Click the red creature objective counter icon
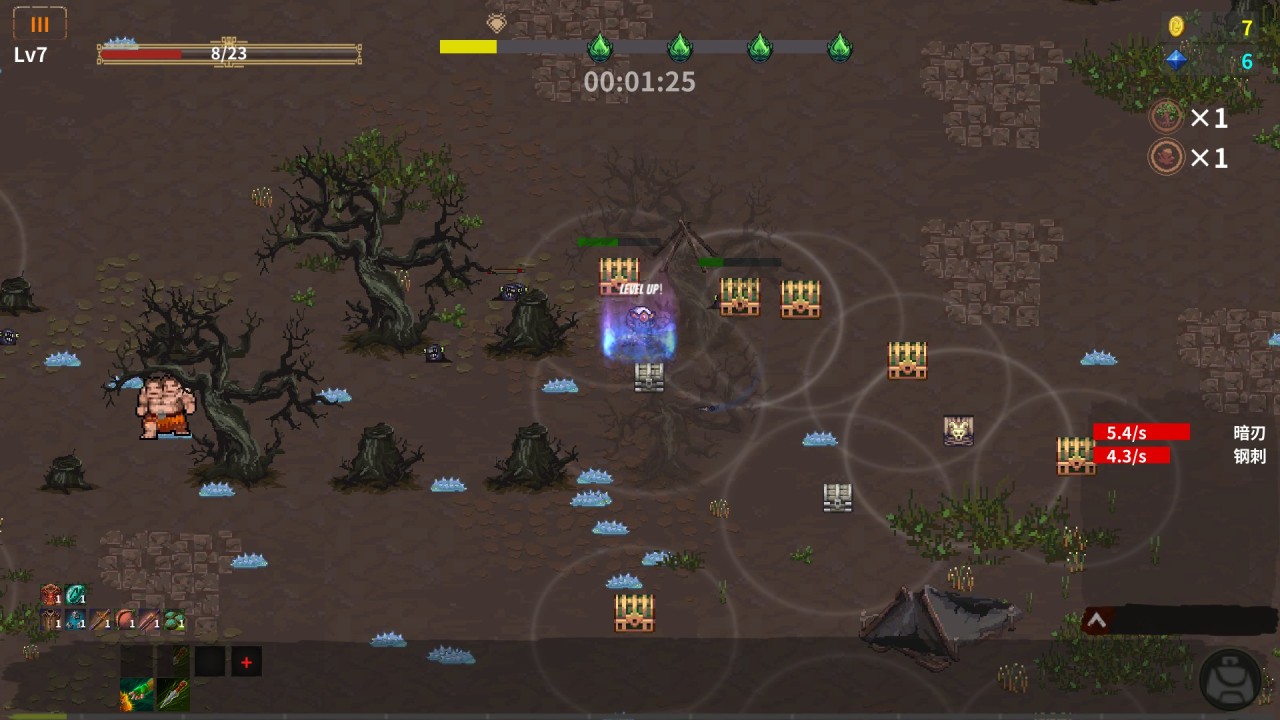1280x720 pixels. pos(1166,157)
